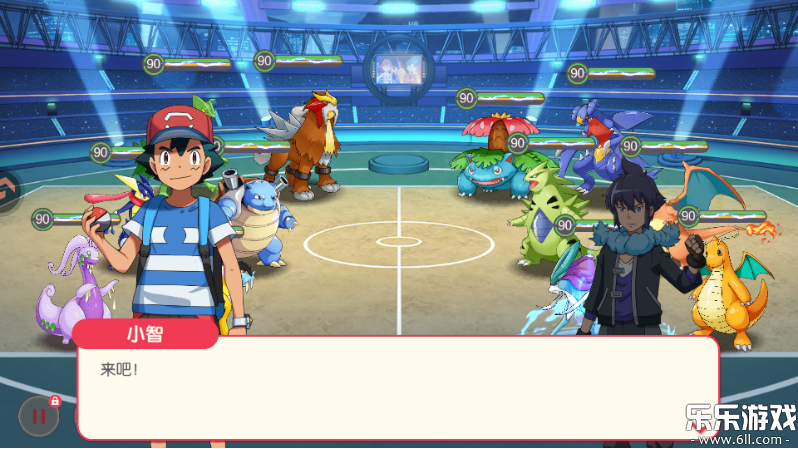798x449 pixels.
Task: Continue the dialogue box reading 来吧!
Action: coord(397,389)
